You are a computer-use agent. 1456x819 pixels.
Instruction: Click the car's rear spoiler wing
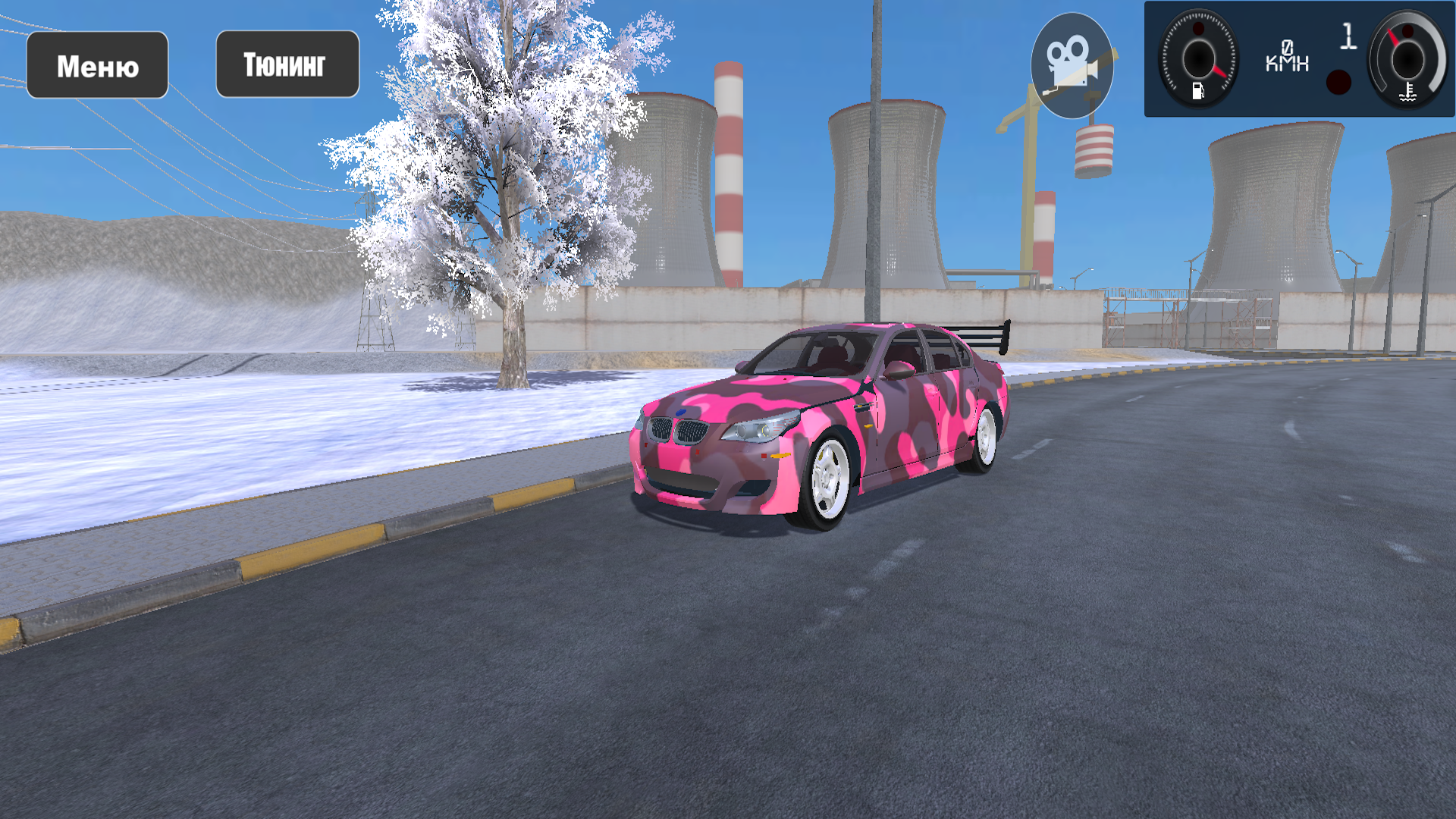click(x=986, y=334)
